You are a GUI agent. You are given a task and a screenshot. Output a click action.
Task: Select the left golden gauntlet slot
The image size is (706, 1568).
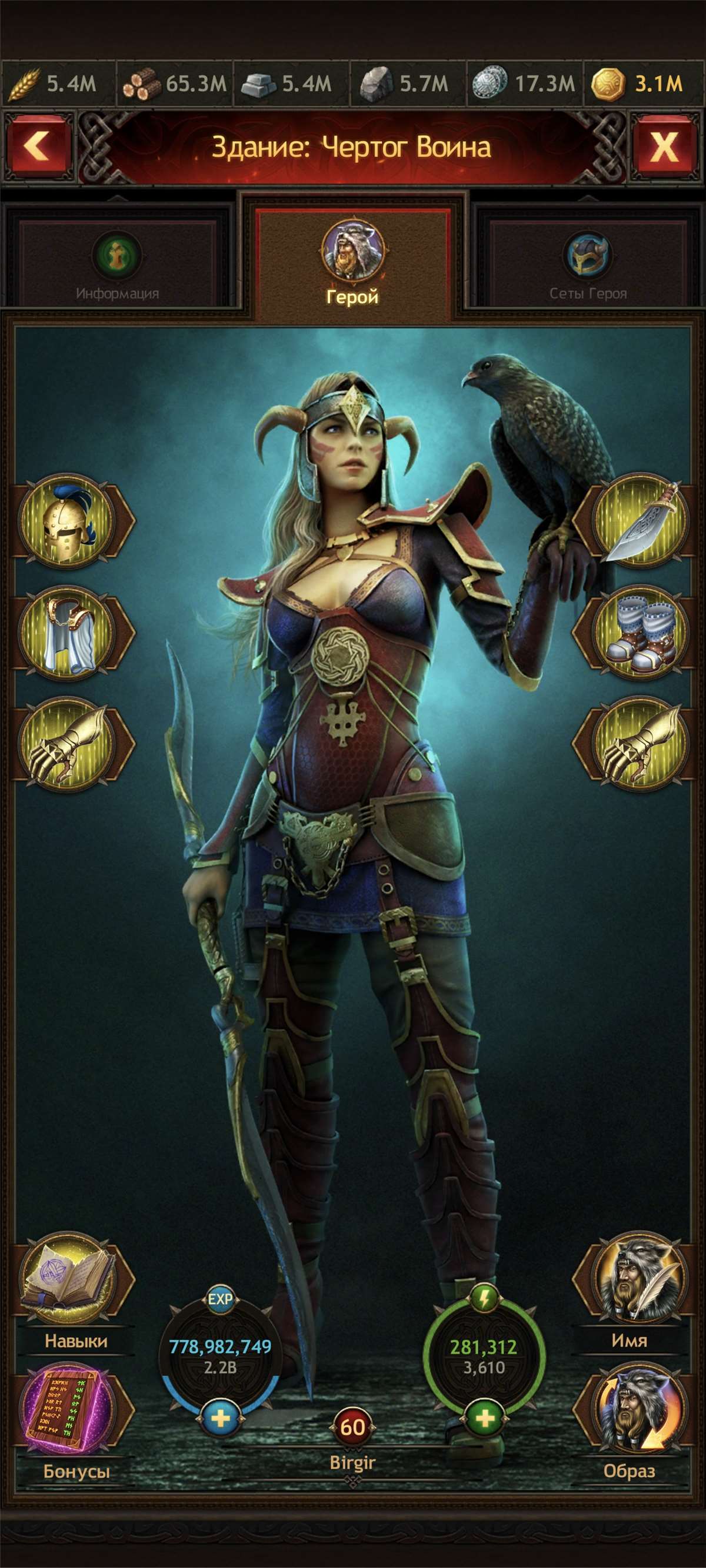(68, 744)
